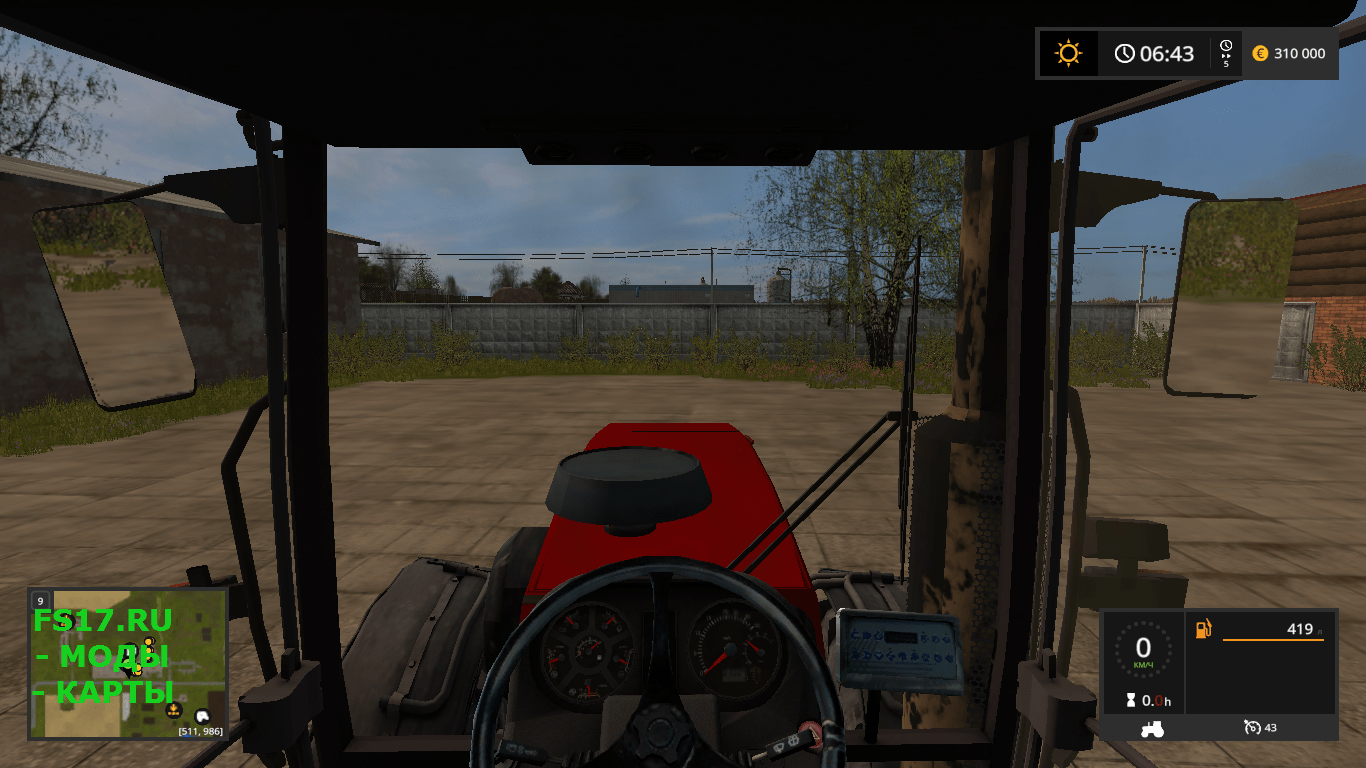Select the gamepad icon on the minimap

pyautogui.click(x=201, y=716)
